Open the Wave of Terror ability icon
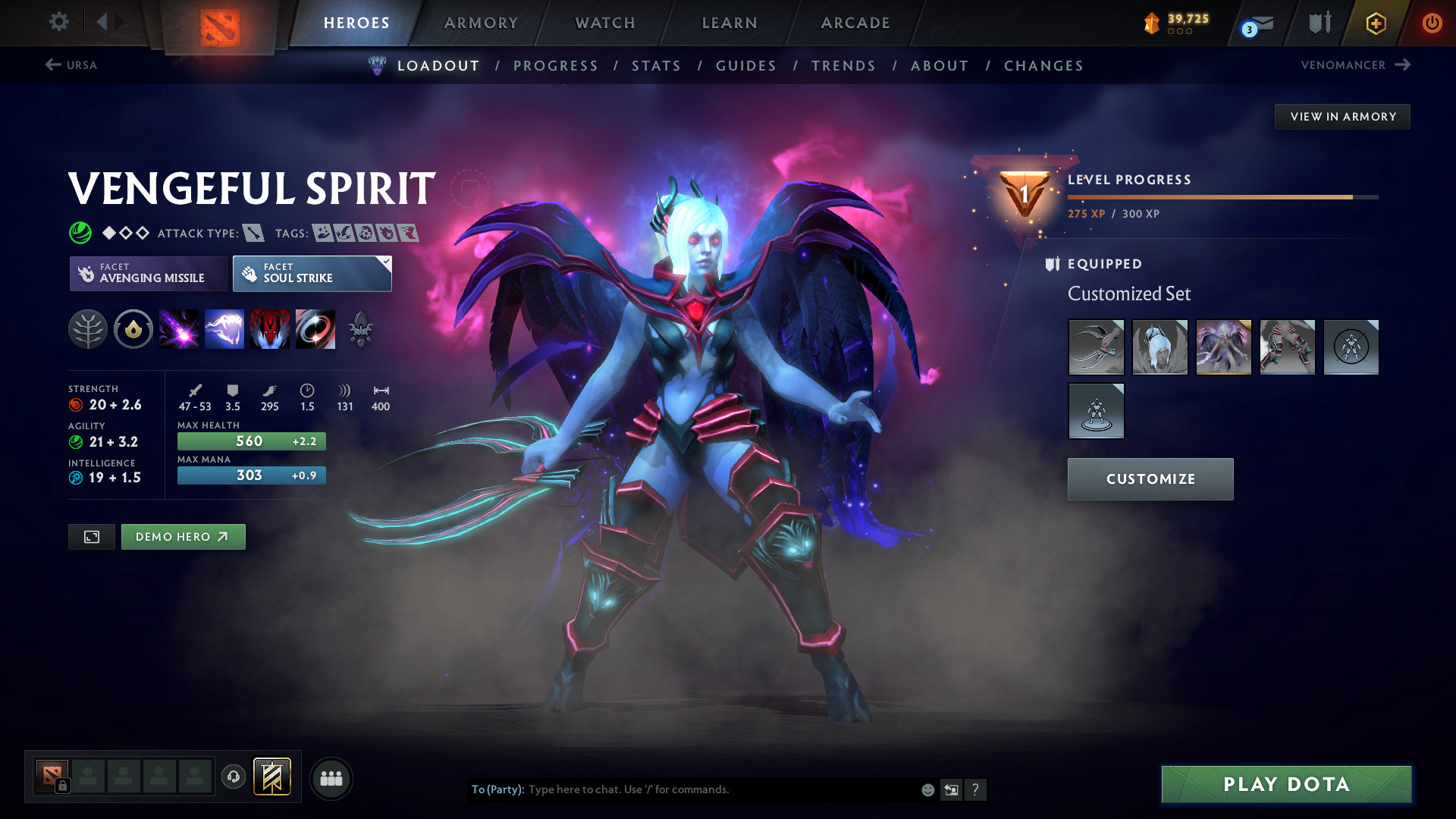1456x819 pixels. tap(224, 328)
